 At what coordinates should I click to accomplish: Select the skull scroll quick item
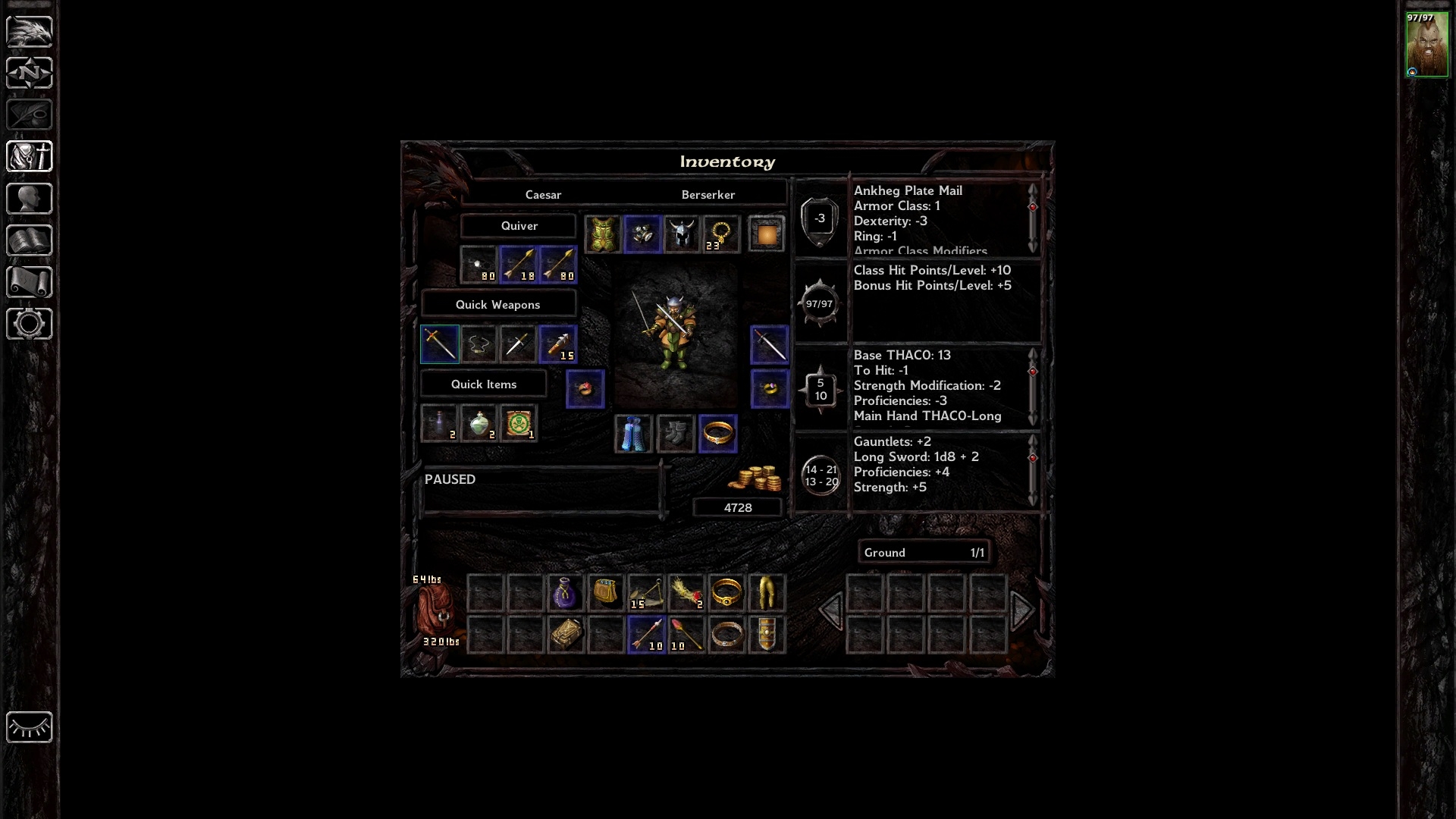click(519, 423)
